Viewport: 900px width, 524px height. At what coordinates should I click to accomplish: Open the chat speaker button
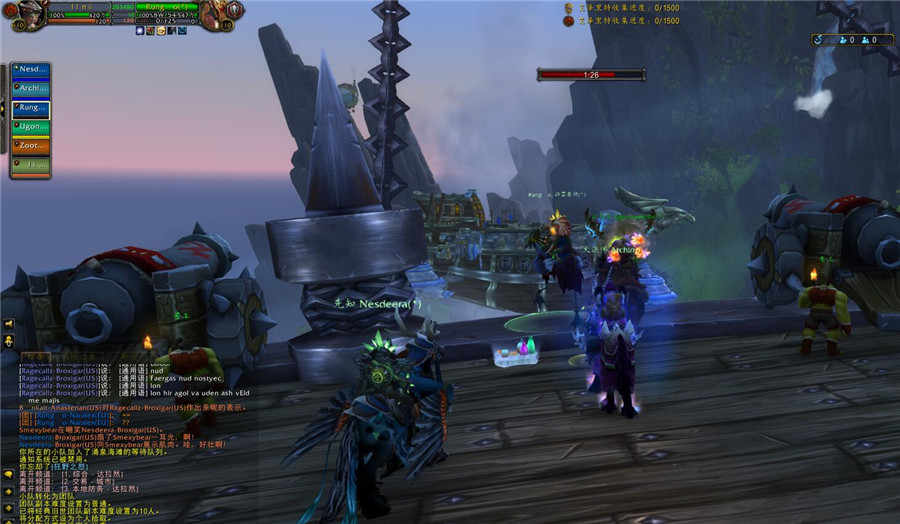[8, 324]
